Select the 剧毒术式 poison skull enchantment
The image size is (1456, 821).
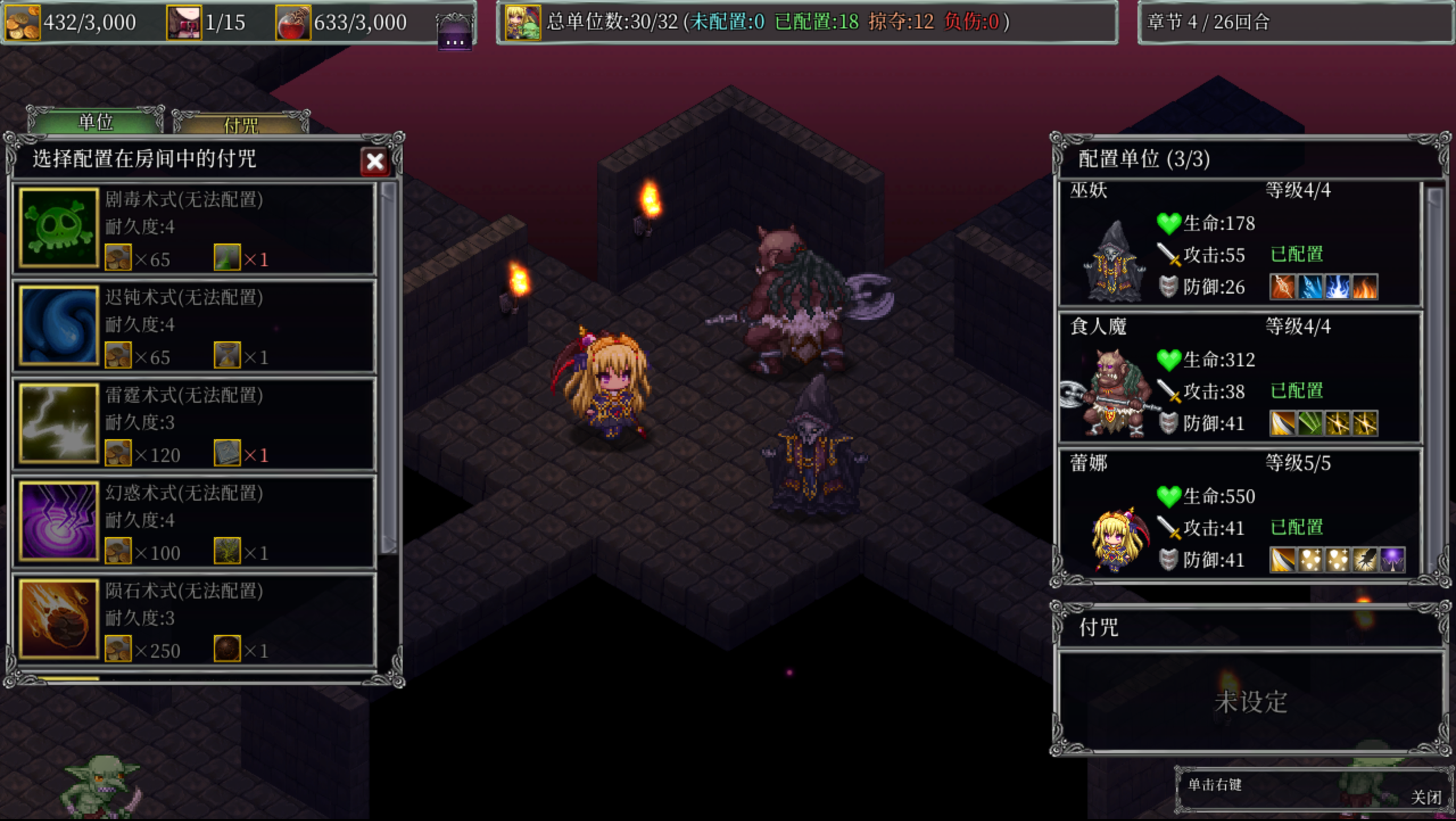pyautogui.click(x=194, y=229)
